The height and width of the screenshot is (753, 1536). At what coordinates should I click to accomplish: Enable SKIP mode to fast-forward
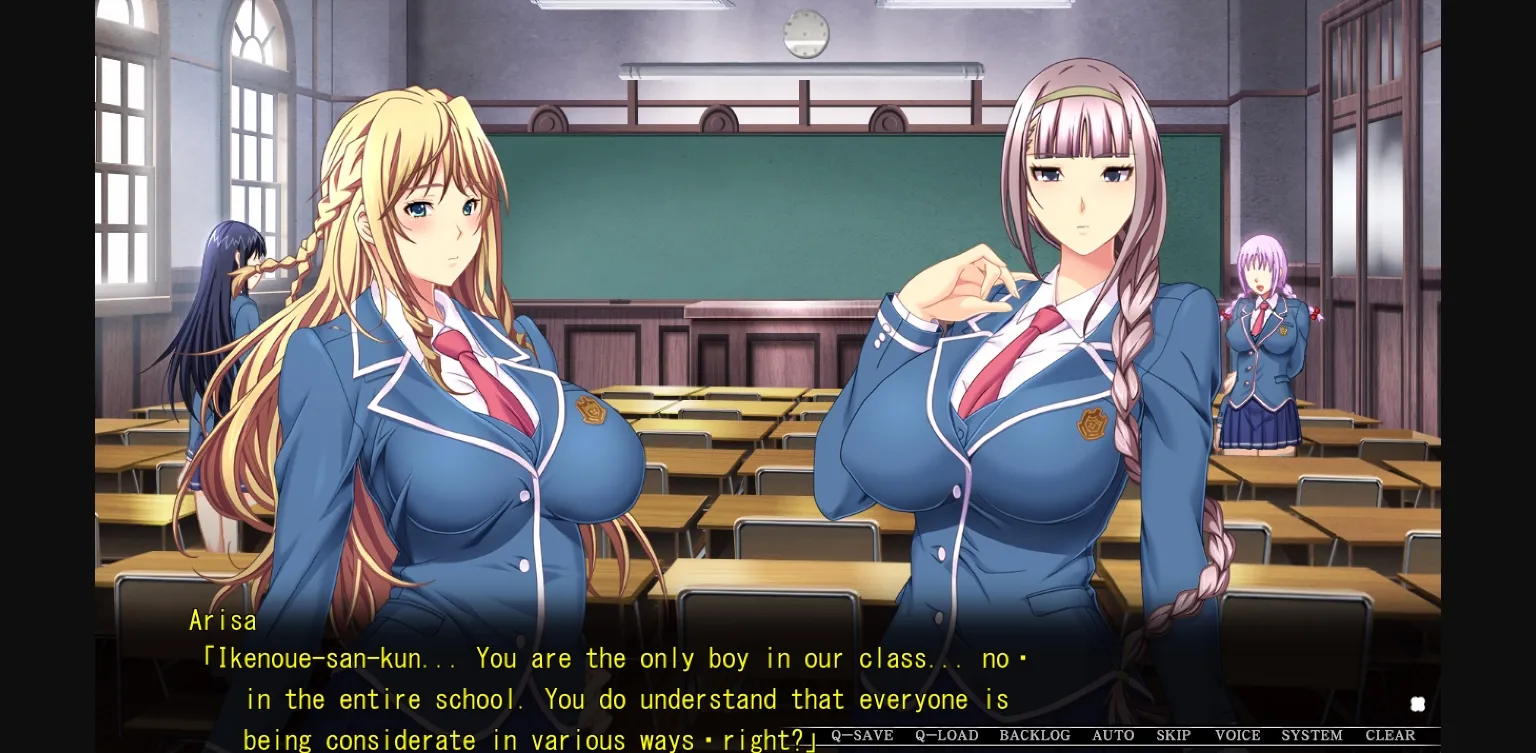(x=1174, y=735)
